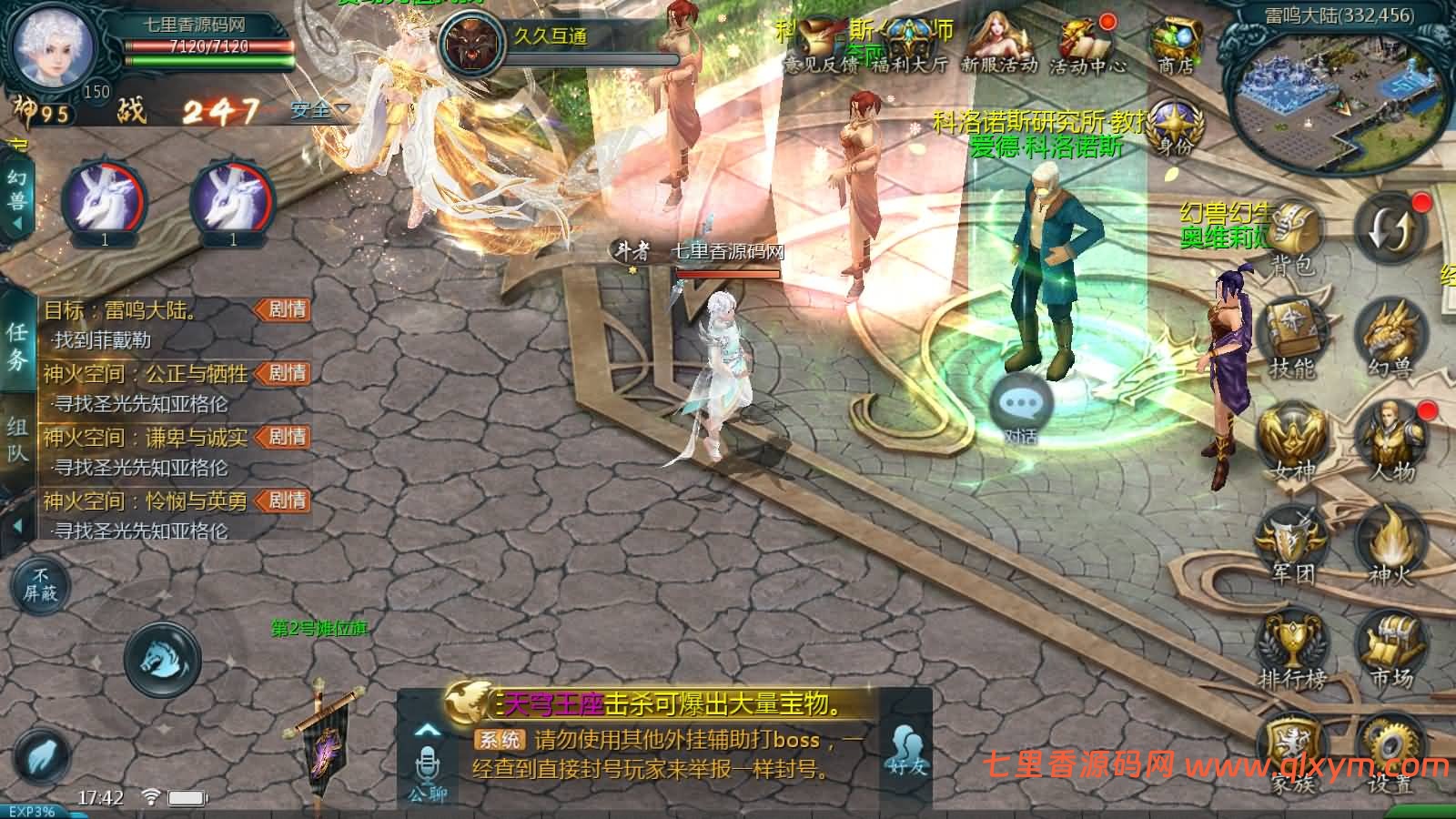Open the 福利大厅 welfare hall

click(x=910, y=44)
